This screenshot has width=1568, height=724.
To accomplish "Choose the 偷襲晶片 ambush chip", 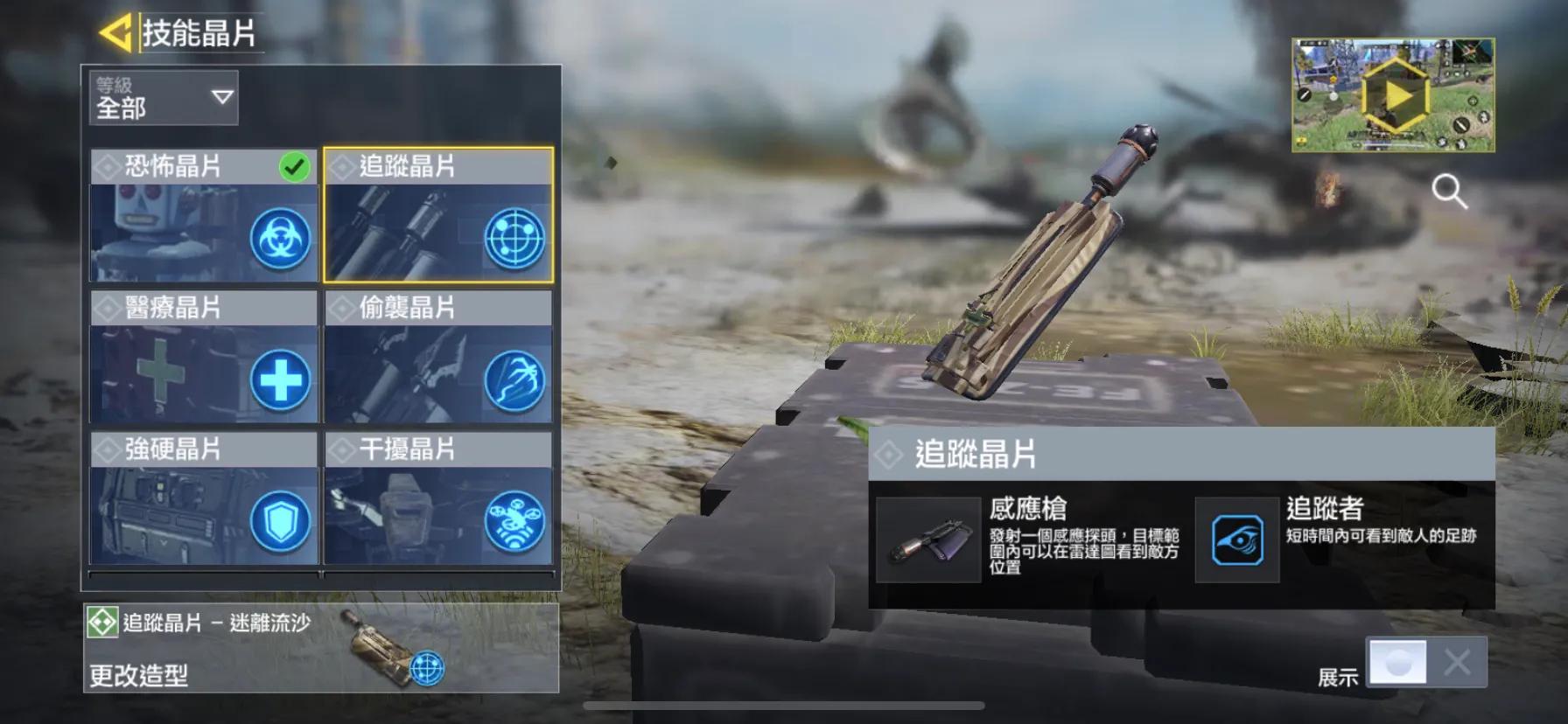I will pyautogui.click(x=438, y=358).
